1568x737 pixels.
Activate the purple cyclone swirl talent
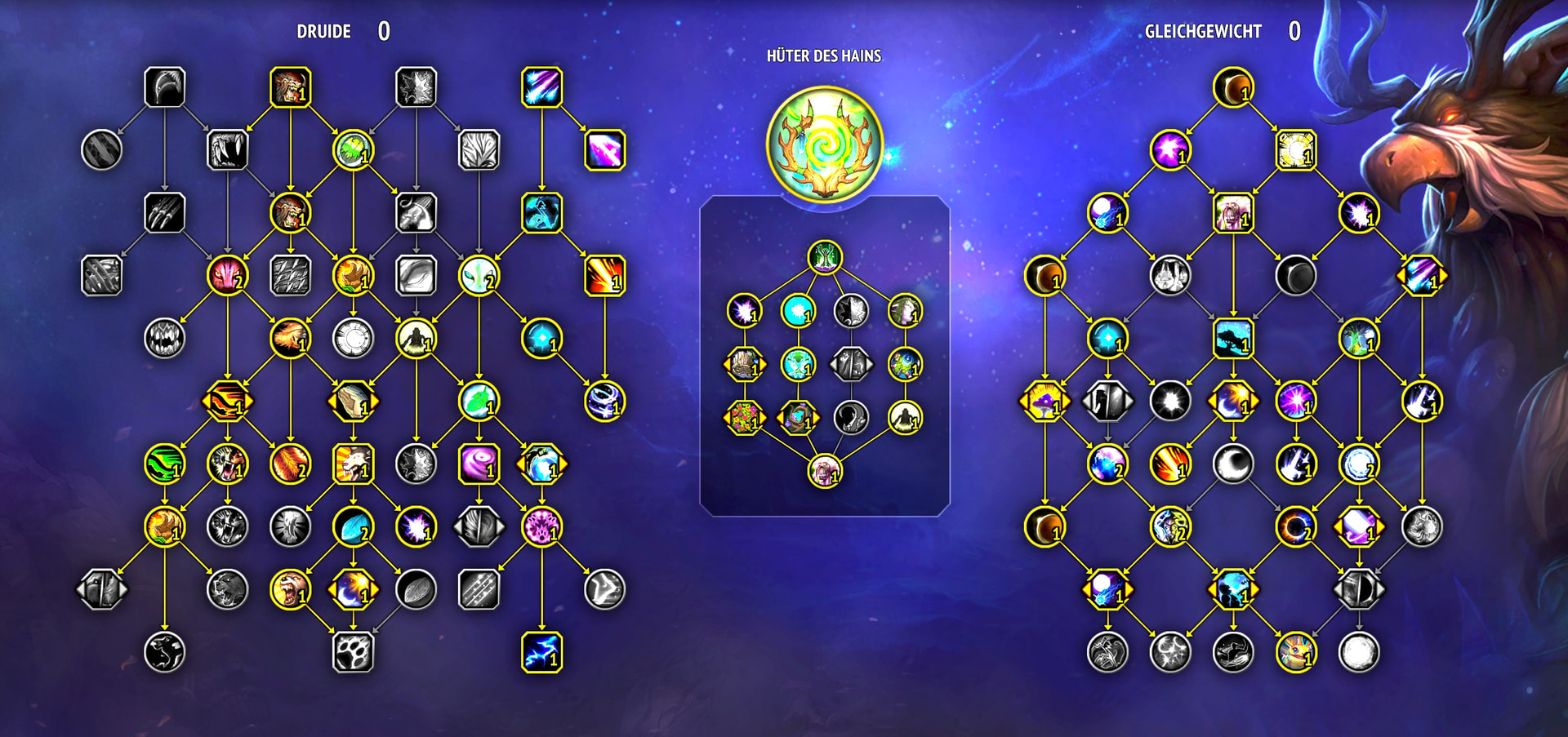[479, 464]
